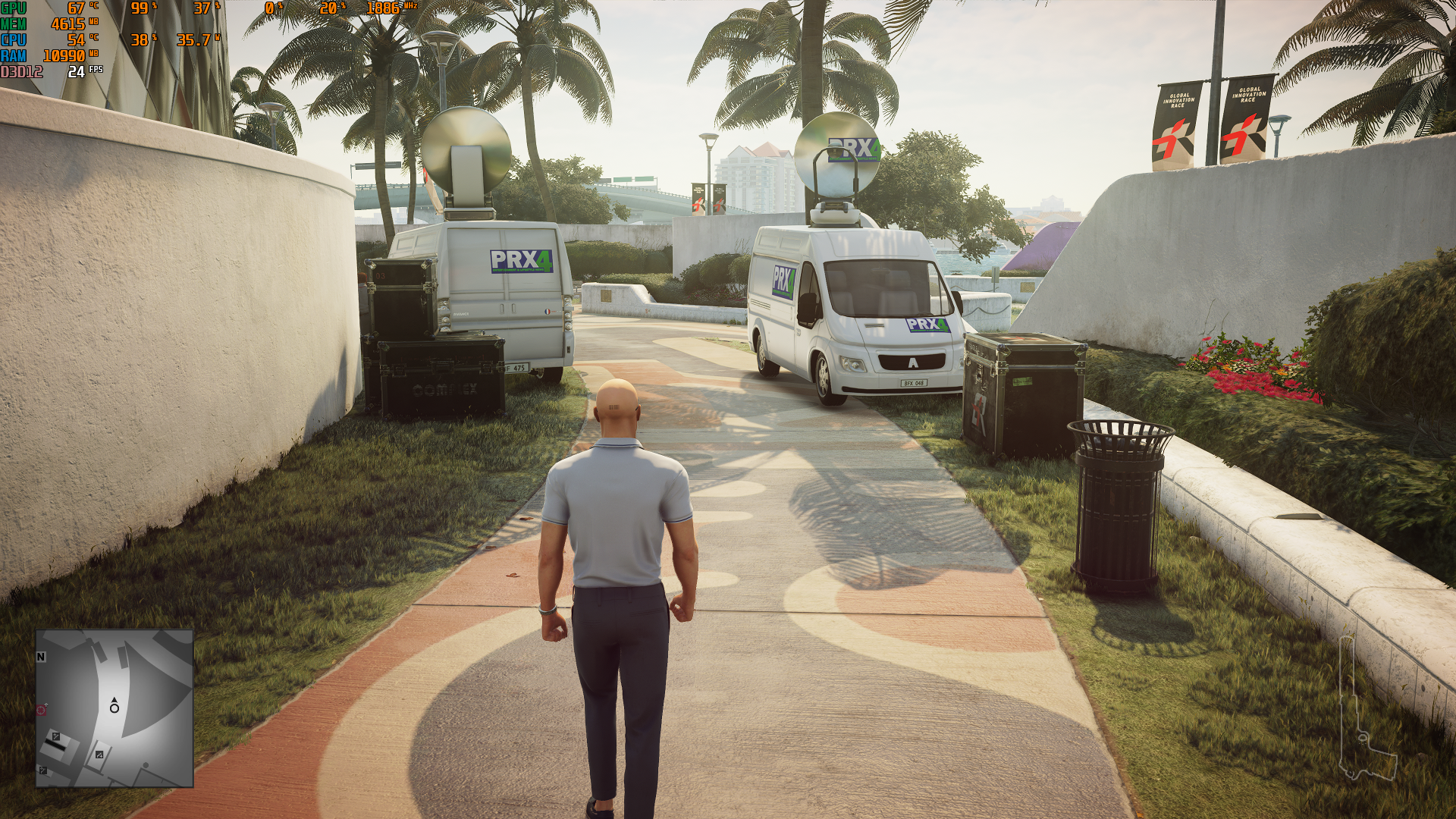
Task: Select the player arrow marker on minimap
Action: [115, 700]
